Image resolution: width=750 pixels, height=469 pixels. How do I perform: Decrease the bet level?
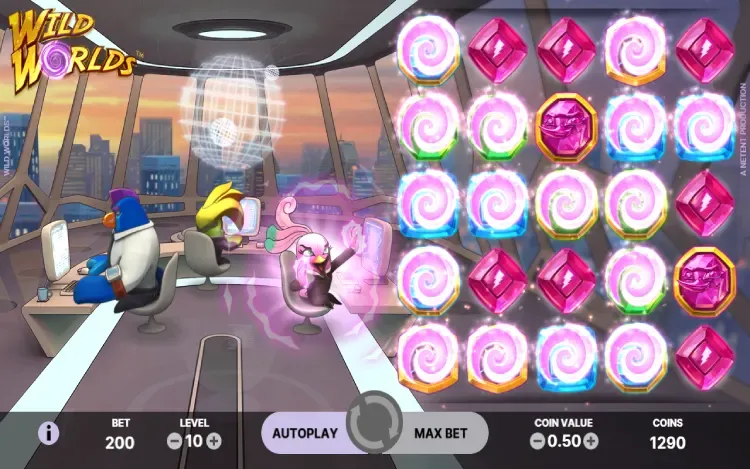point(174,440)
